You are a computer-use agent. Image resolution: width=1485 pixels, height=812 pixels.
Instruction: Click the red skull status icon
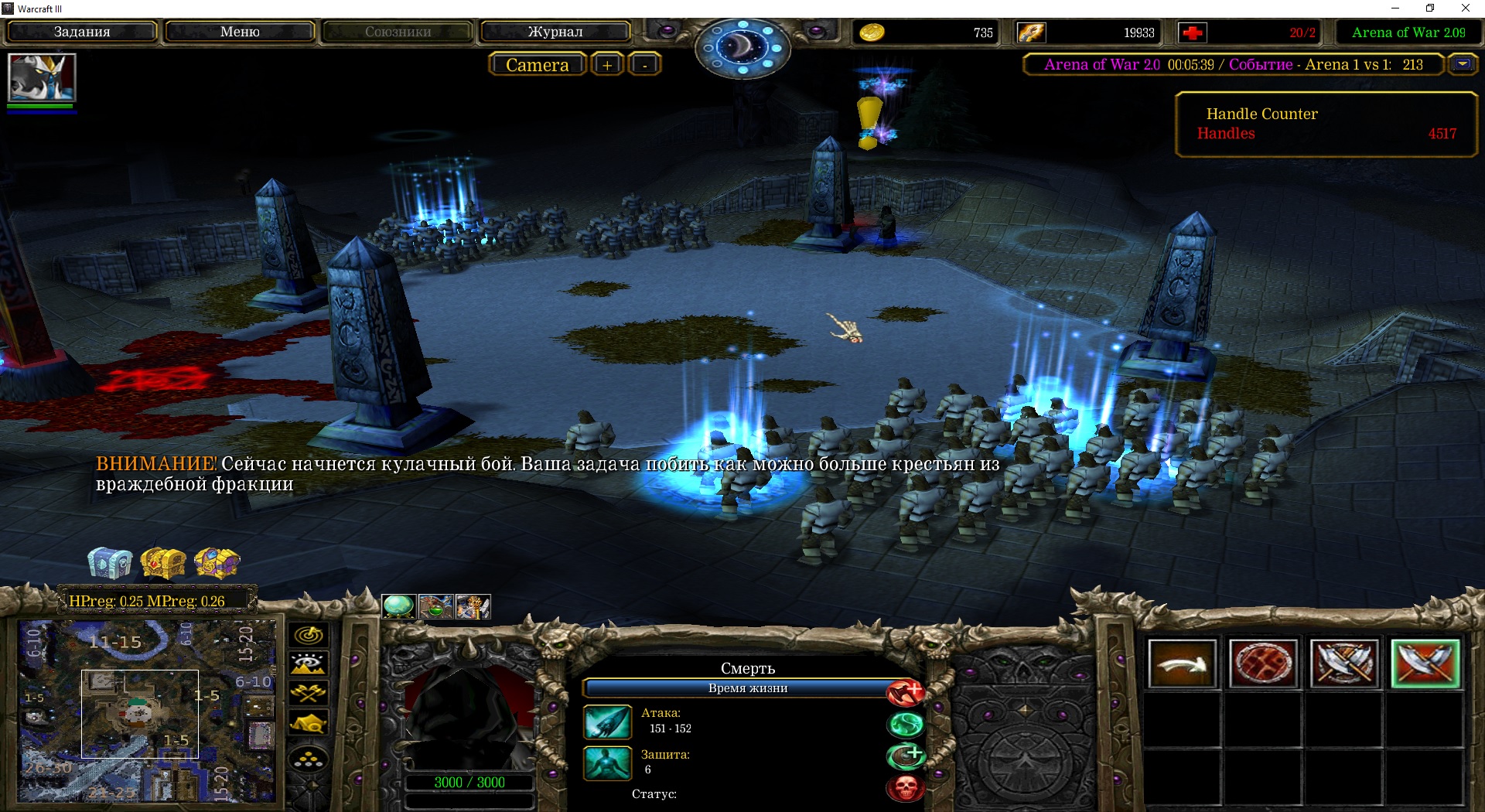[x=906, y=788]
